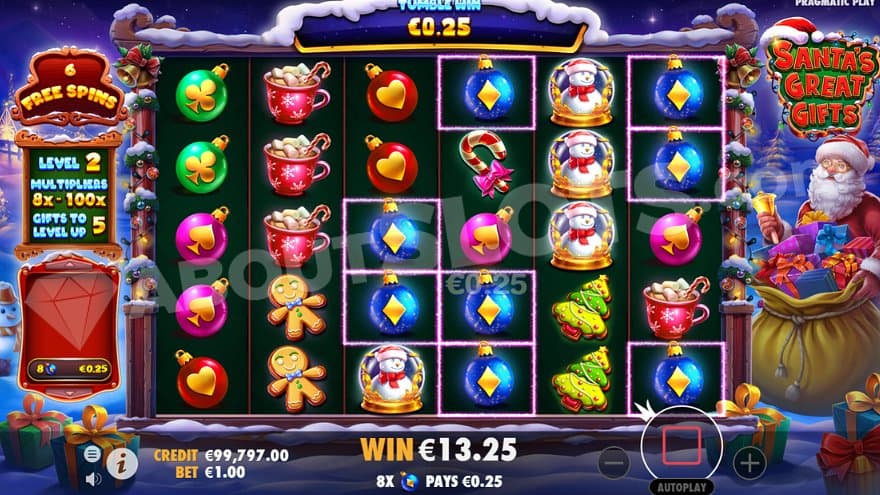Viewport: 880px width, 495px height.
Task: Open the game info (i) panel
Action: (122, 462)
